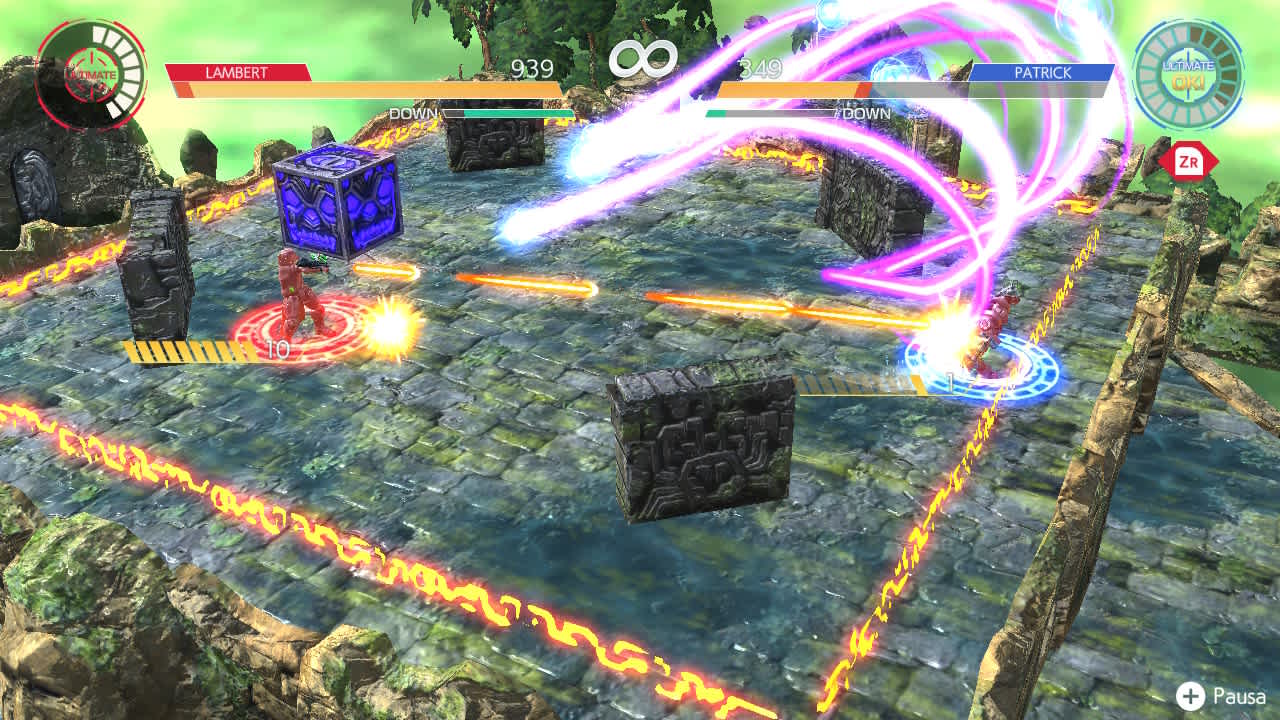This screenshot has height=720, width=1280.
Task: Expand Lambert's score counter showing 939
Action: point(534,70)
